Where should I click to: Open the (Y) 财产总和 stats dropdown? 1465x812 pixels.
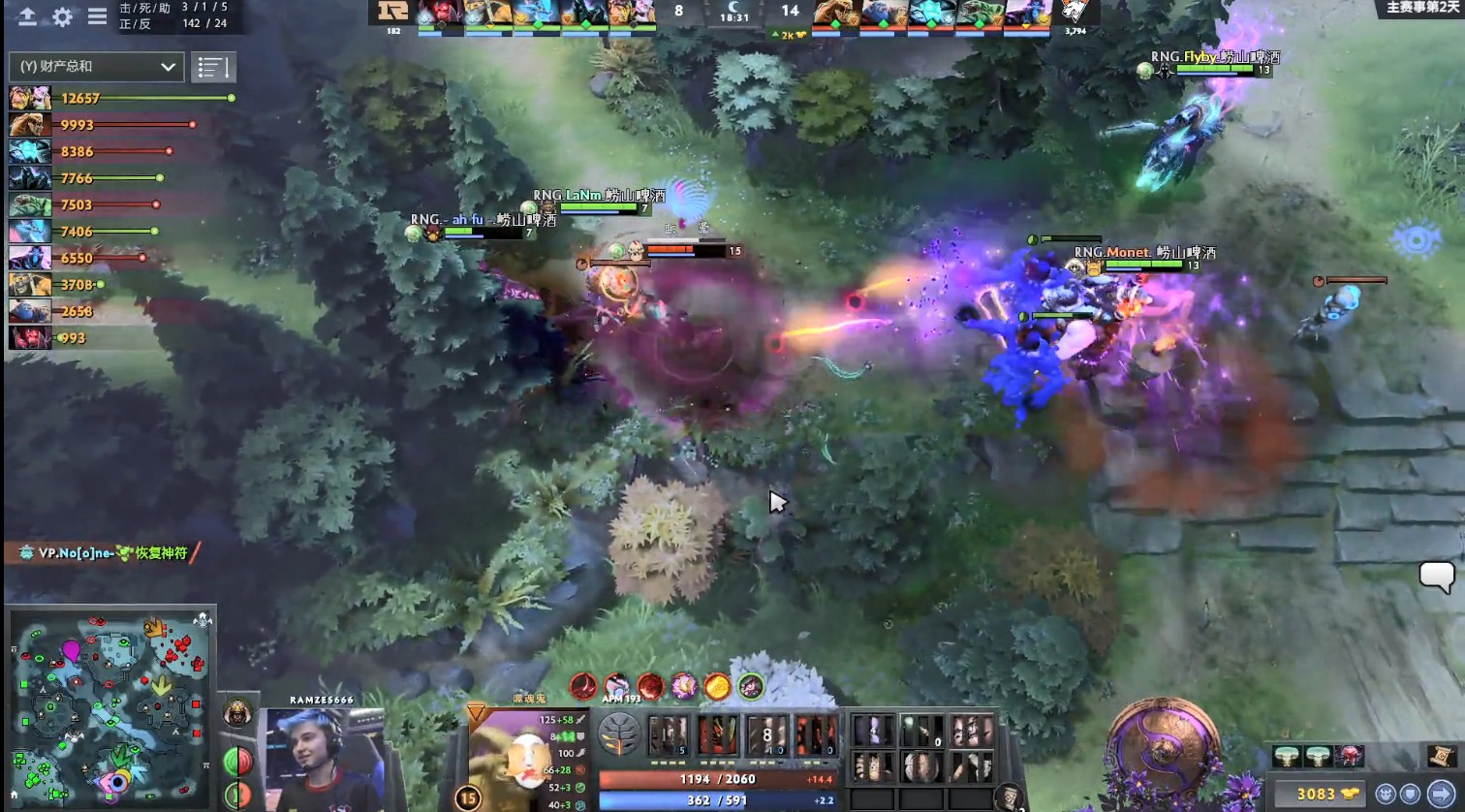coord(94,67)
